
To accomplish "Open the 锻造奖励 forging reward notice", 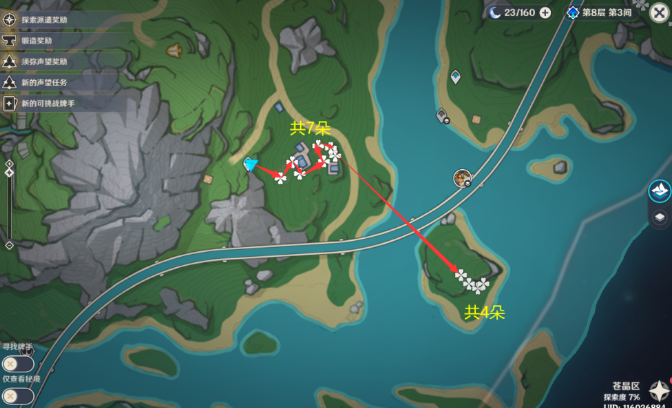I will pyautogui.click(x=40, y=40).
